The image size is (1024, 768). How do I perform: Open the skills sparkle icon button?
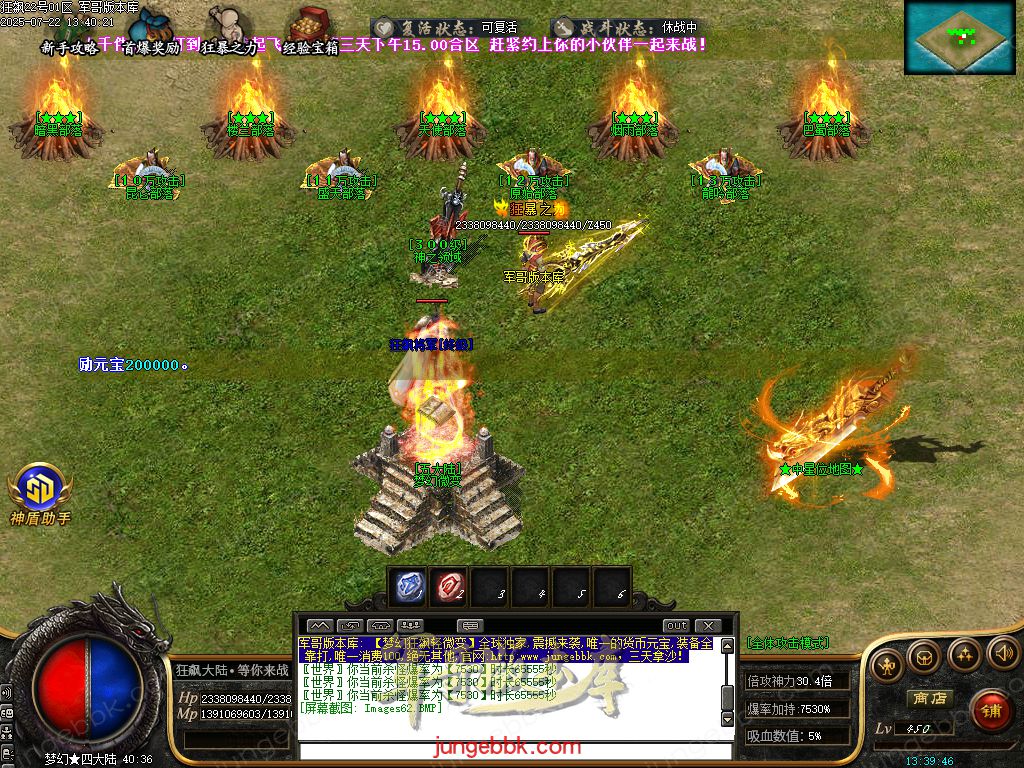[x=964, y=655]
